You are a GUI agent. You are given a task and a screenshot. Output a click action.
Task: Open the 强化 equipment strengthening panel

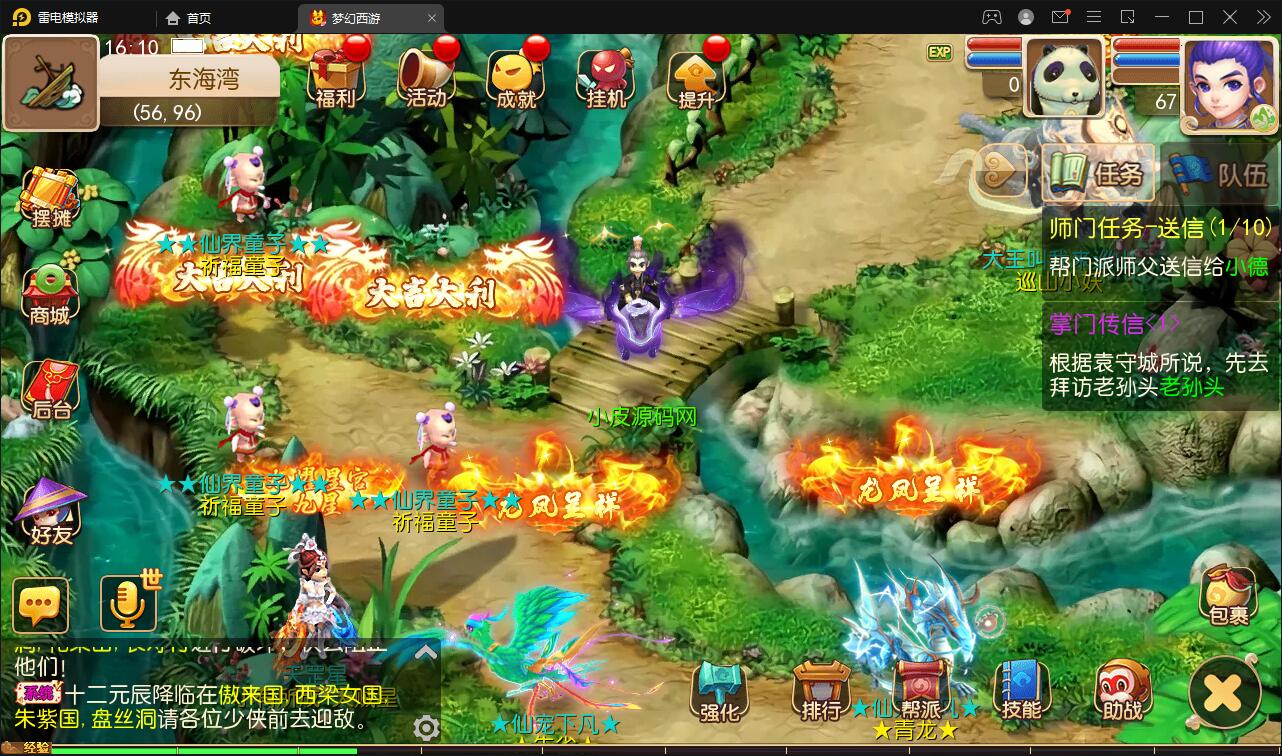point(718,692)
